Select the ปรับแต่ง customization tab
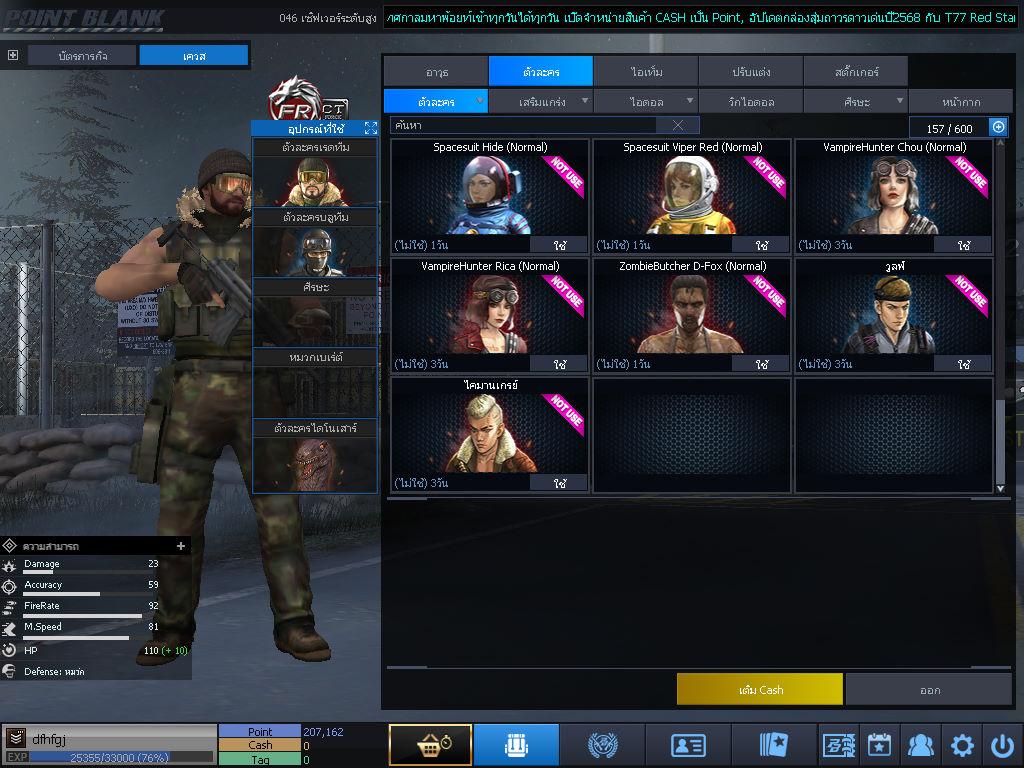The image size is (1024, 768). click(x=750, y=72)
